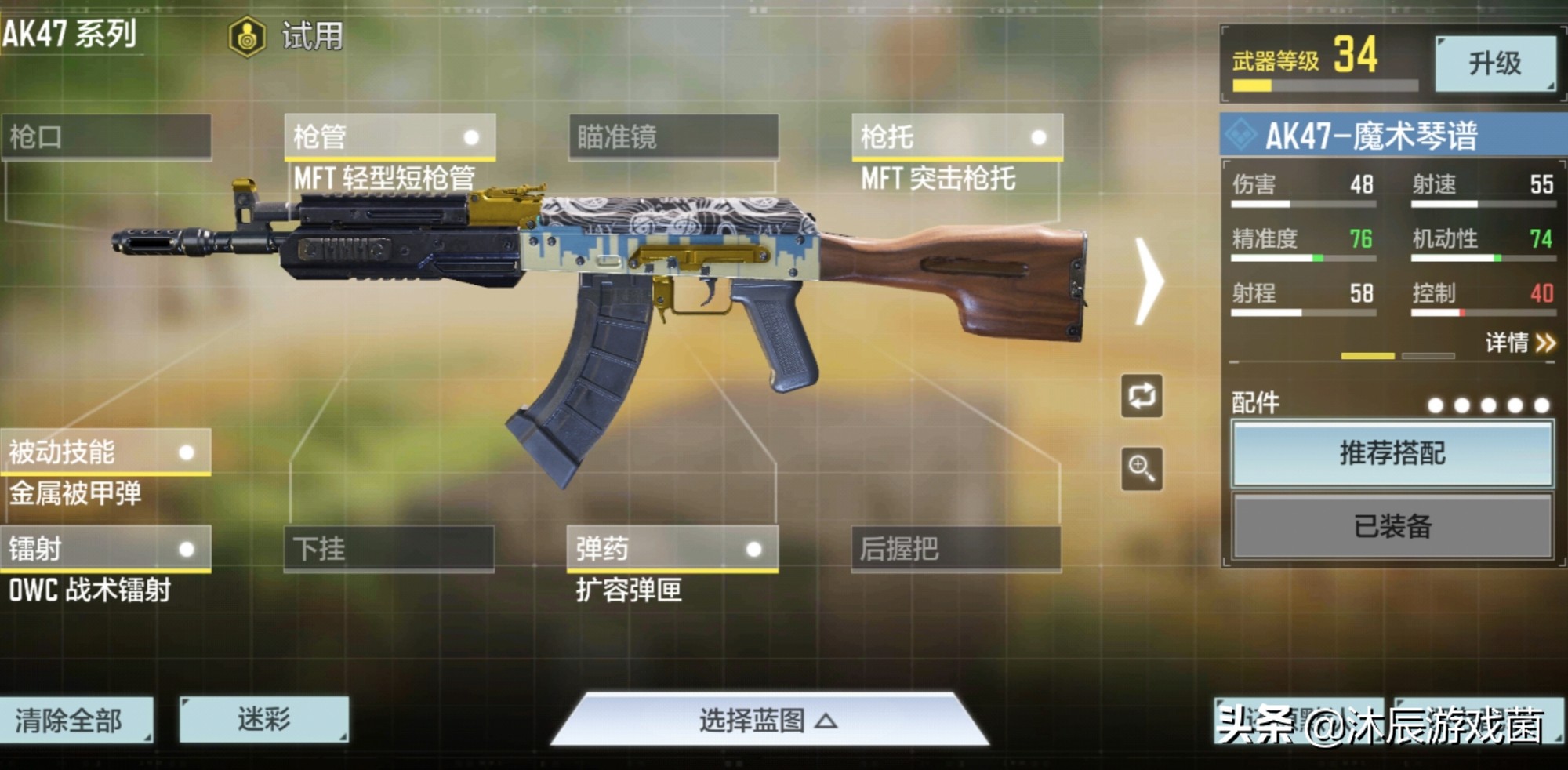Click the indicator dot on 镭射 slot
The height and width of the screenshot is (770, 1568).
186,550
